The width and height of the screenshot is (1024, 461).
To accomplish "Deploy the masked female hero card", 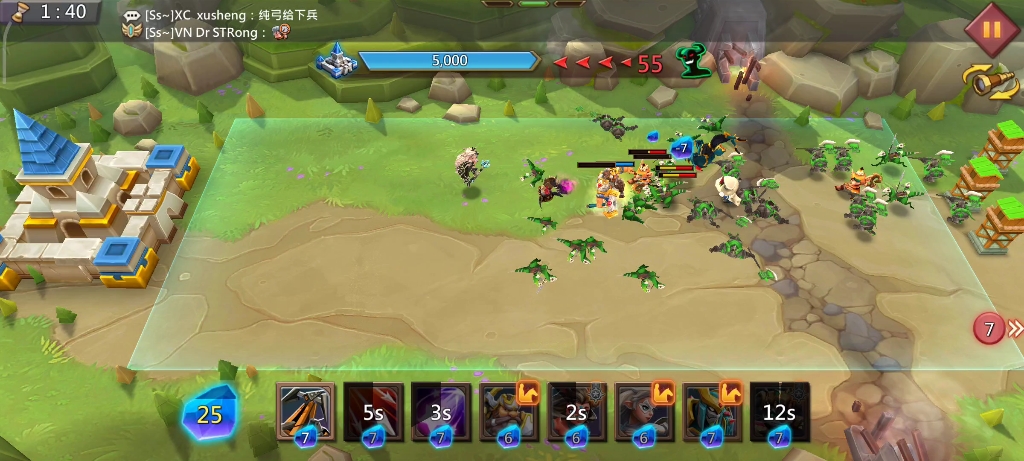I will [644, 411].
